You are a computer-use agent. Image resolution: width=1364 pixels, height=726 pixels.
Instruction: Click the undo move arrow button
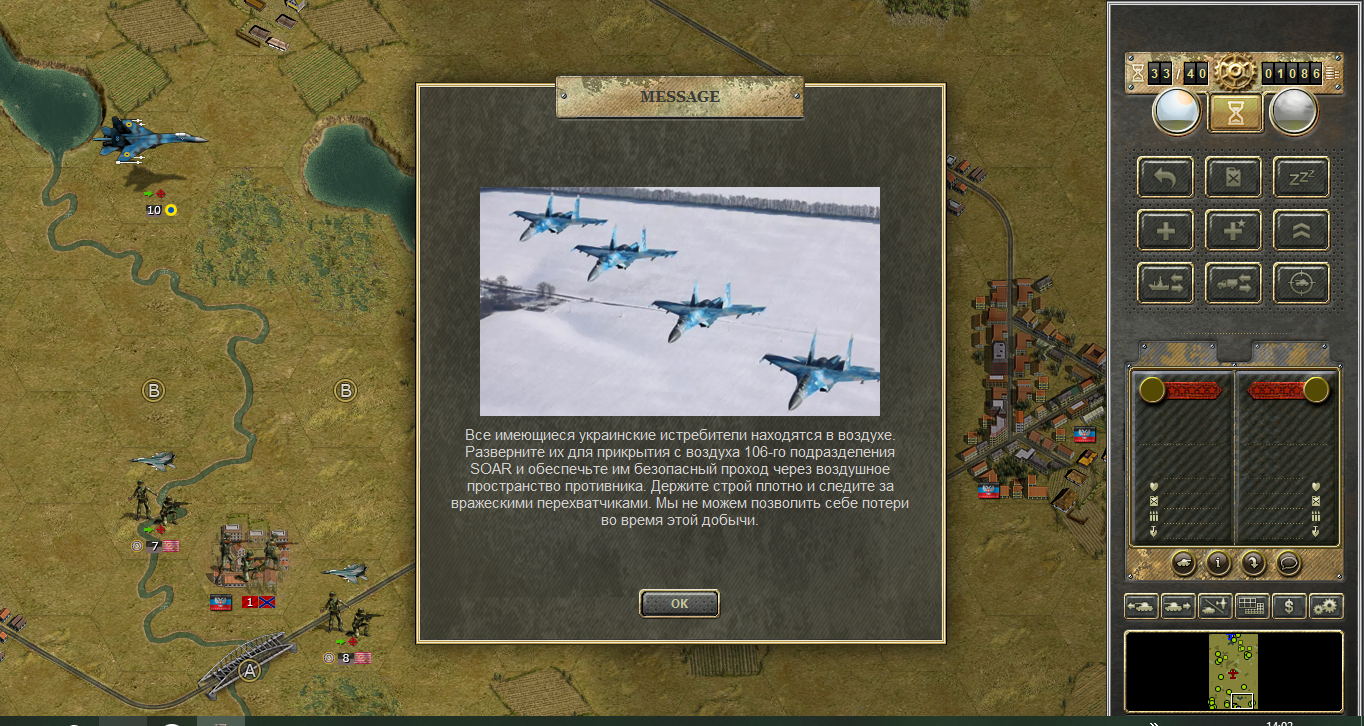[1165, 178]
